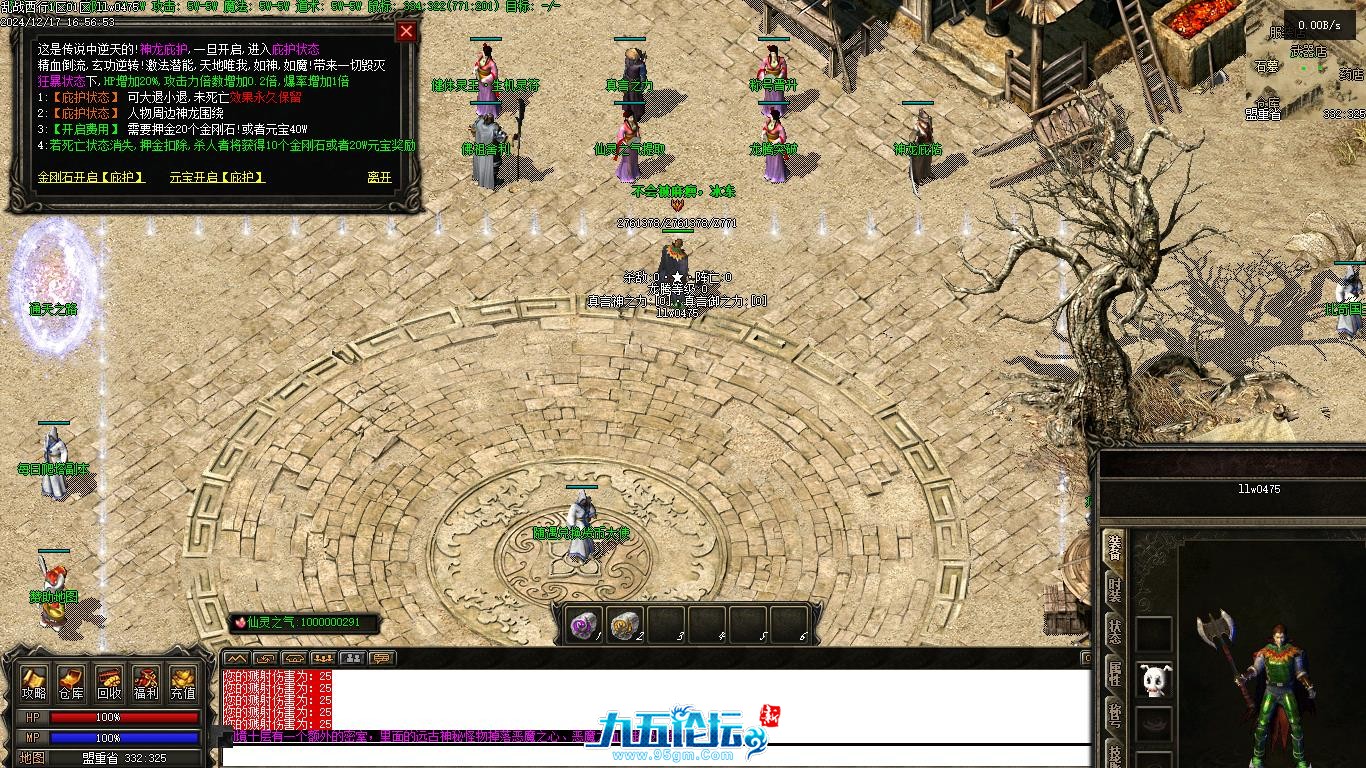Use the purple scroll in hotbar slot 1
The height and width of the screenshot is (768, 1366).
pyautogui.click(x=583, y=625)
